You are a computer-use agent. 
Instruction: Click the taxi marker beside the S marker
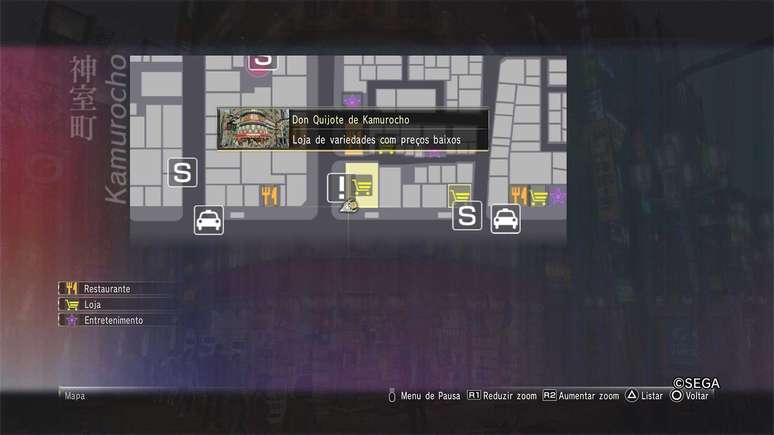(x=505, y=218)
